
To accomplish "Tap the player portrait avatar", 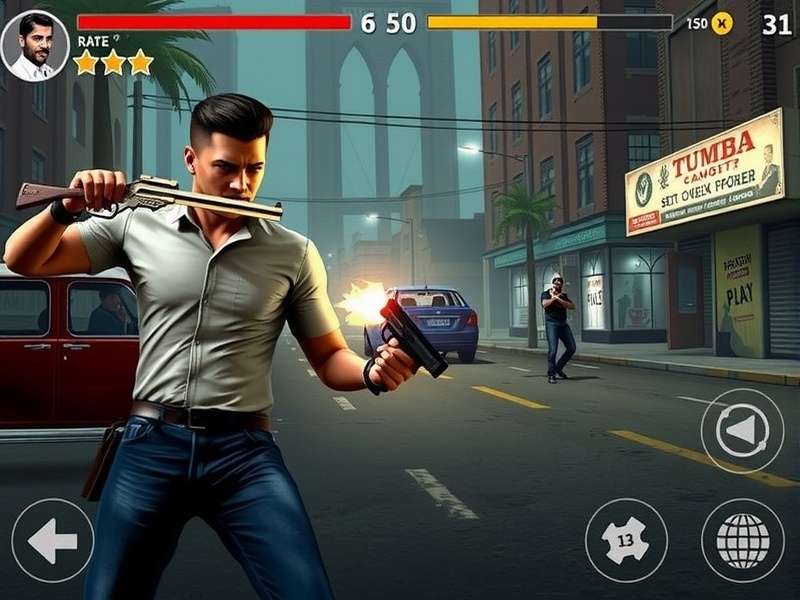I will pyautogui.click(x=35, y=45).
